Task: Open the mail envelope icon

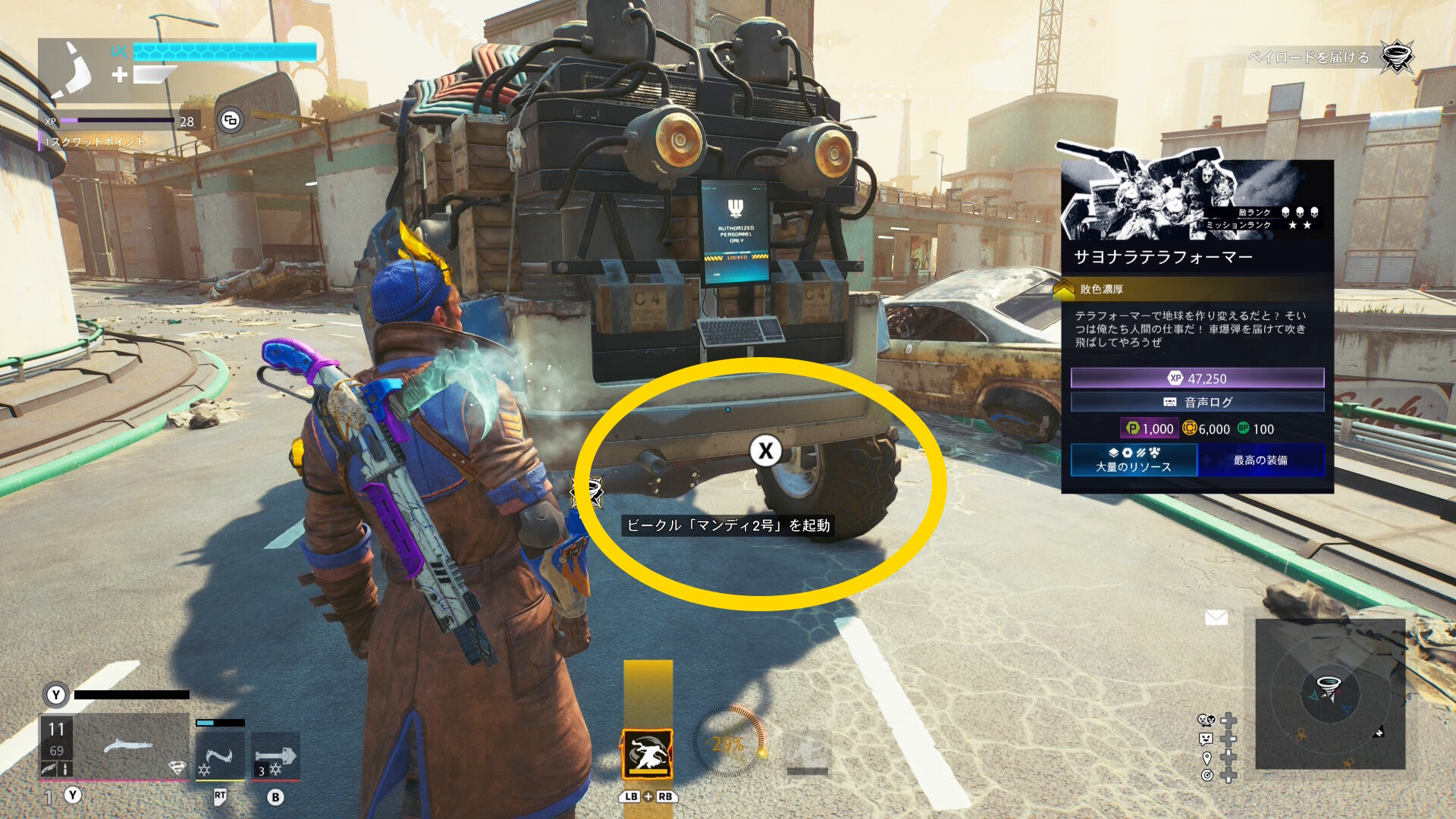Action: click(1216, 618)
